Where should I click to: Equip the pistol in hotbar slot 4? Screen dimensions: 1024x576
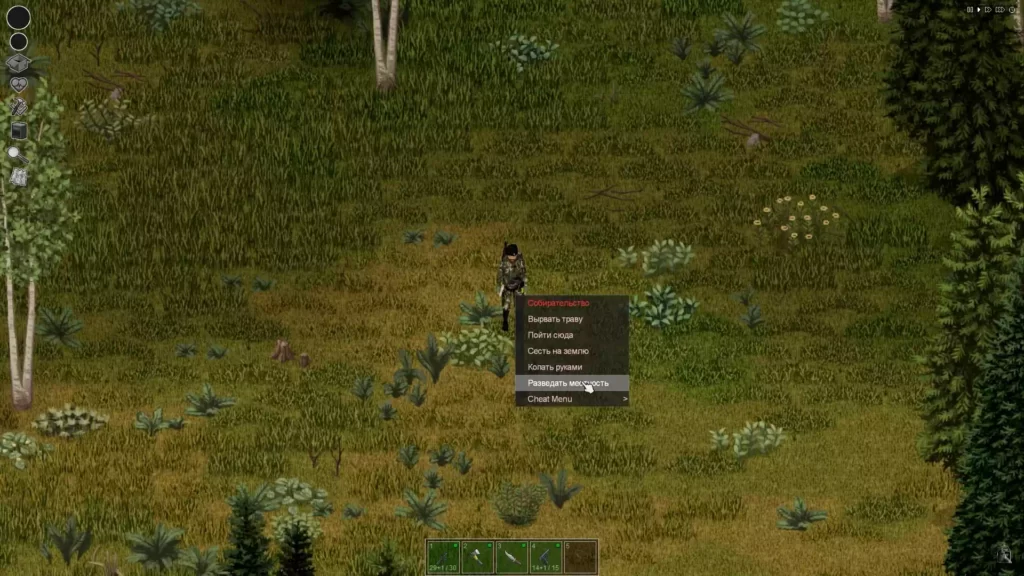[545, 556]
